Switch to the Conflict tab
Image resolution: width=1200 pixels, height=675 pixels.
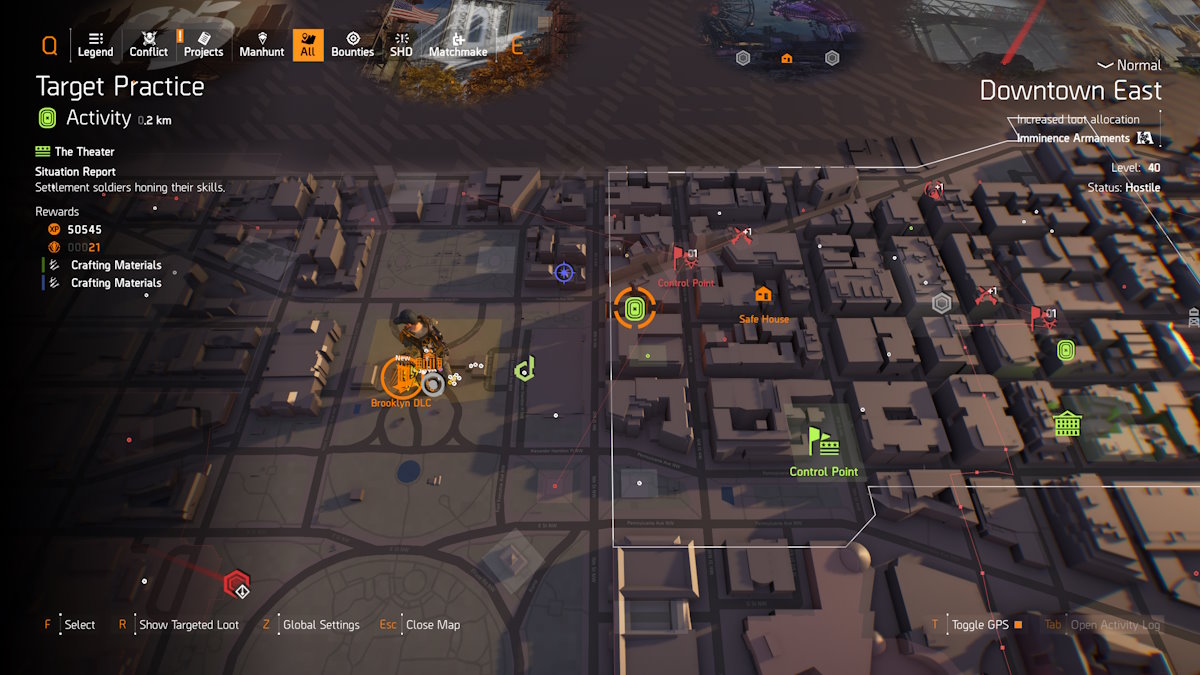click(149, 44)
